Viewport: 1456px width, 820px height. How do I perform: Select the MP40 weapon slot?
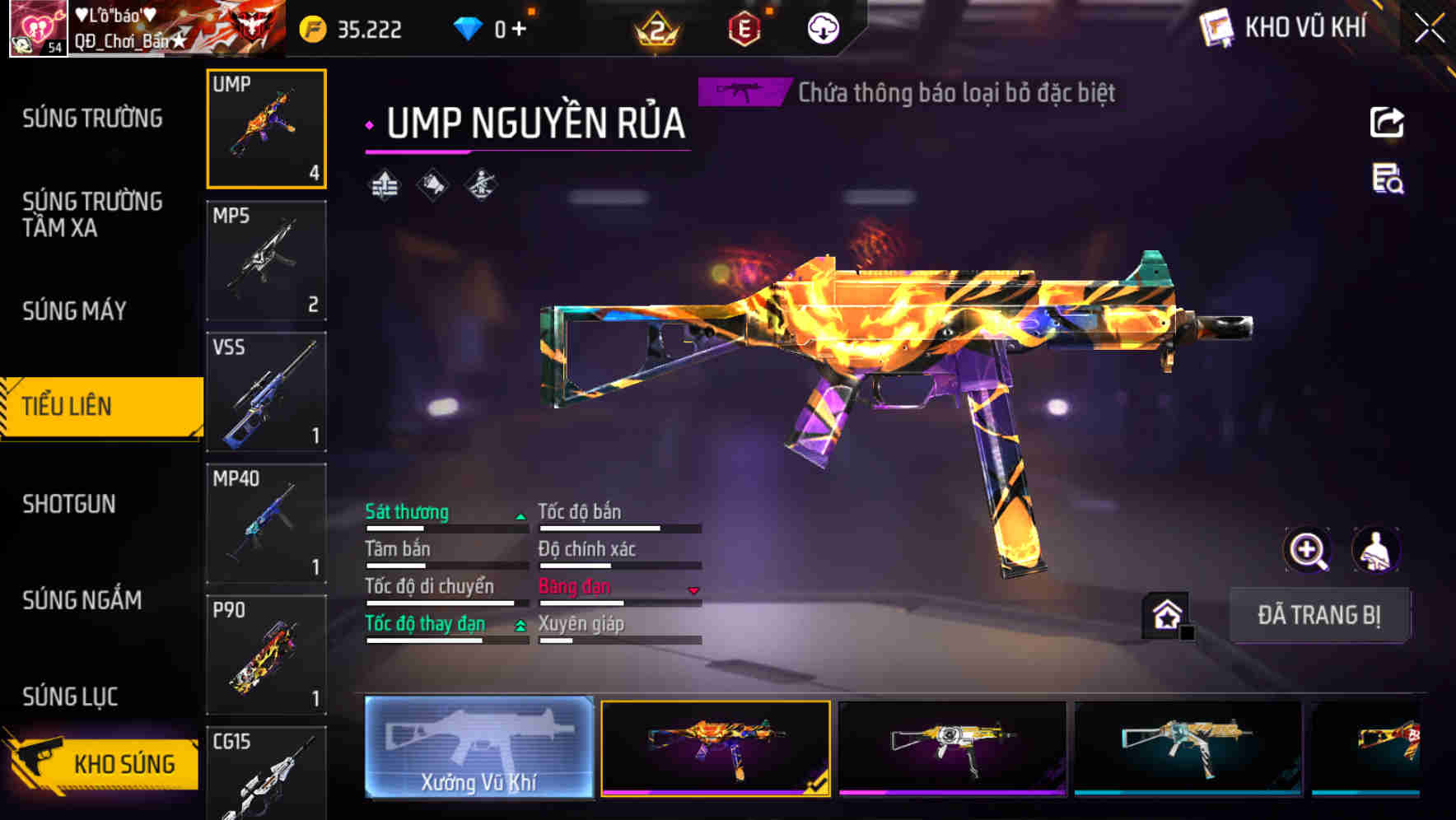pyautogui.click(x=266, y=524)
